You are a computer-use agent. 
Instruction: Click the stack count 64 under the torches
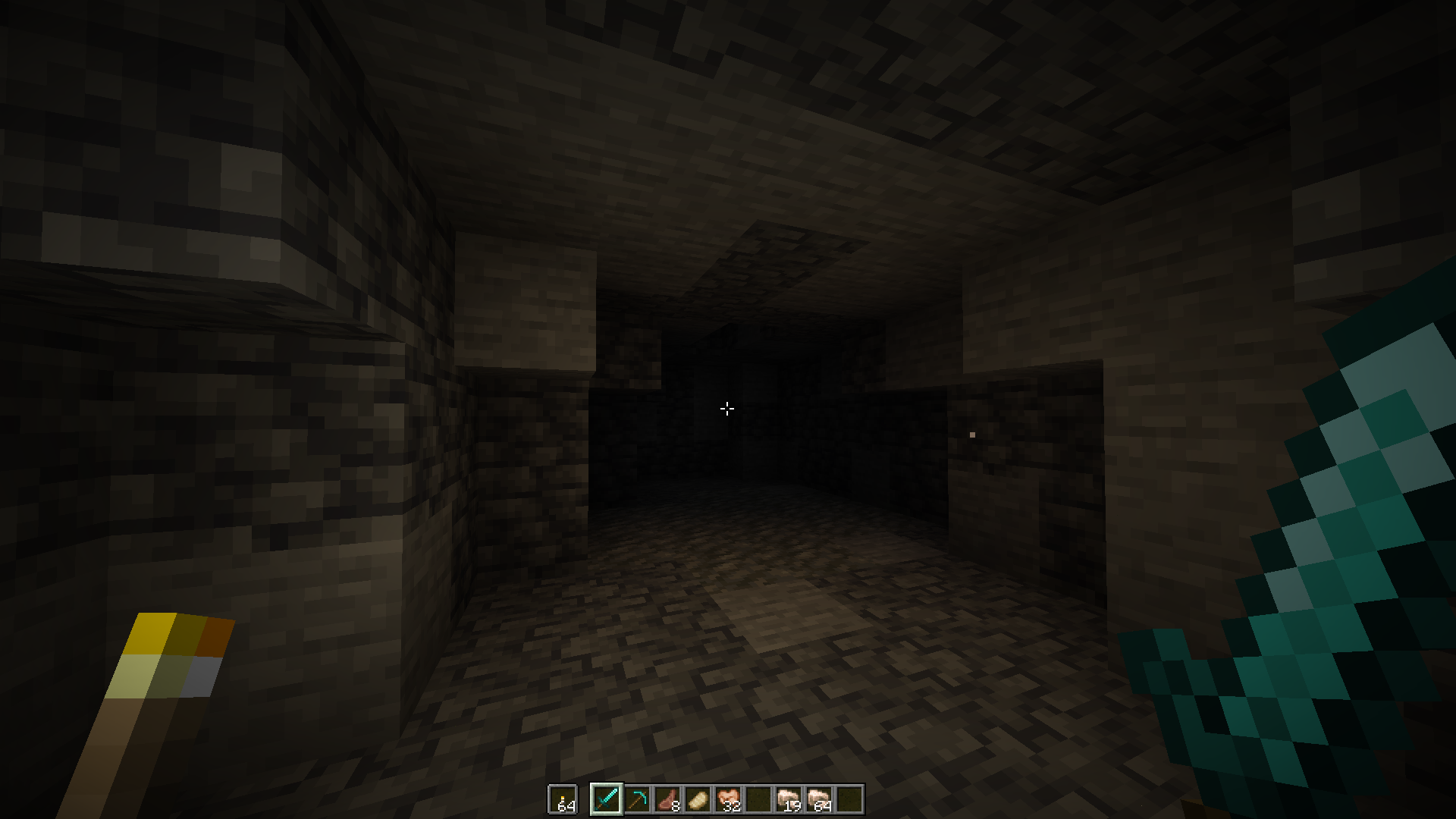[567, 806]
